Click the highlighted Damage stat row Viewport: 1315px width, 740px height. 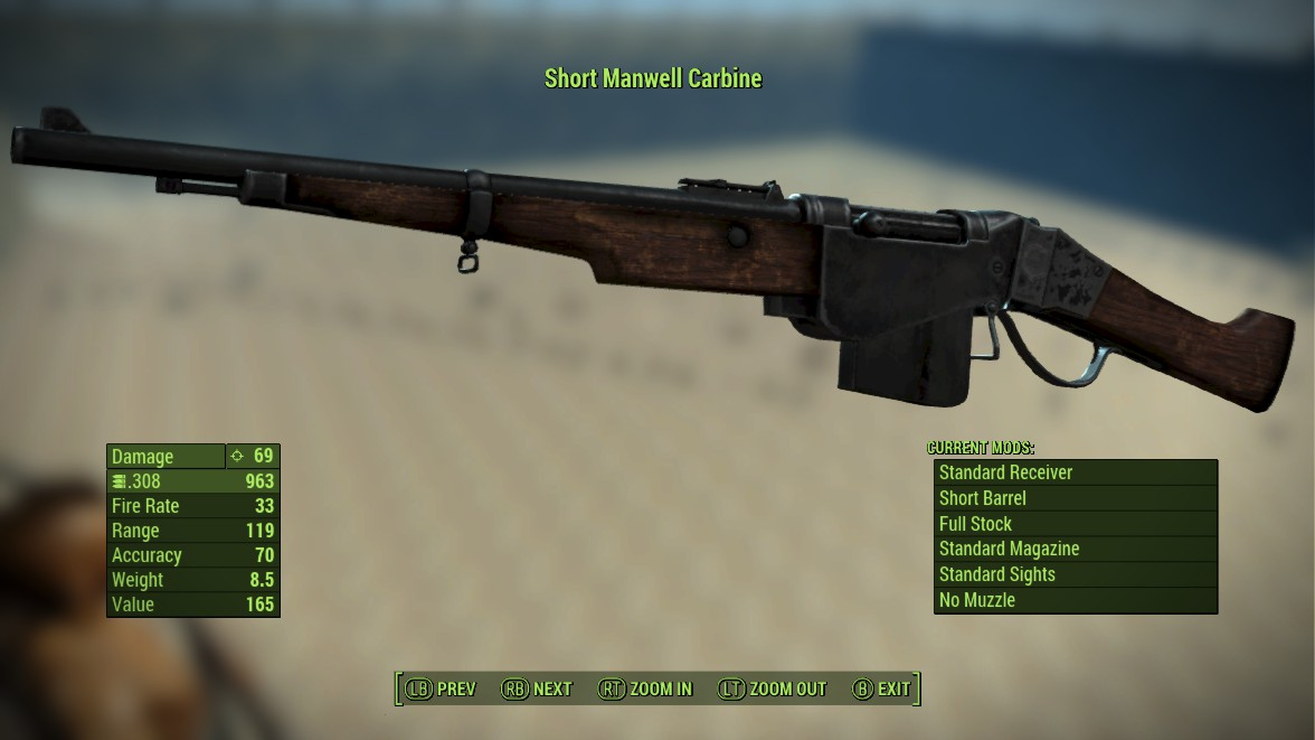coord(165,455)
